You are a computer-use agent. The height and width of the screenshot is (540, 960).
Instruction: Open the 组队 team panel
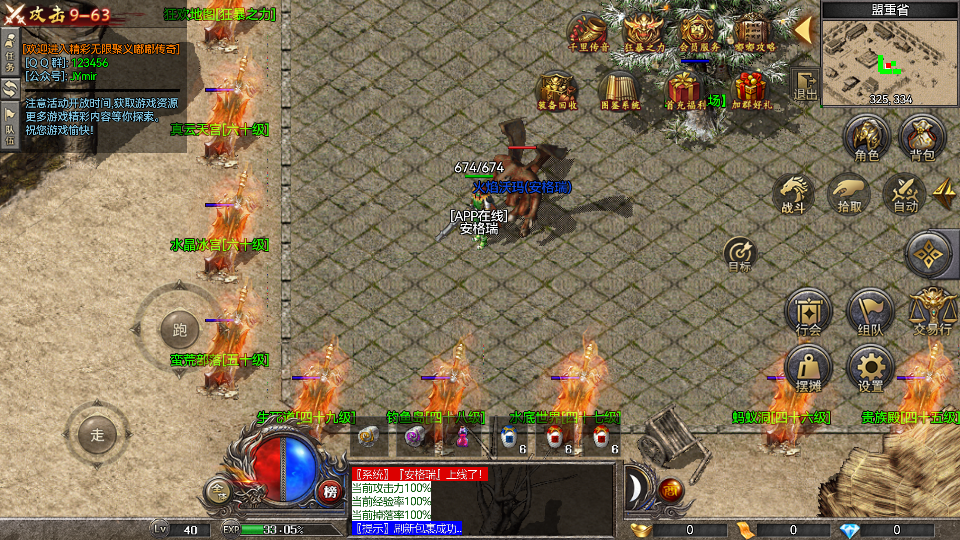click(870, 311)
